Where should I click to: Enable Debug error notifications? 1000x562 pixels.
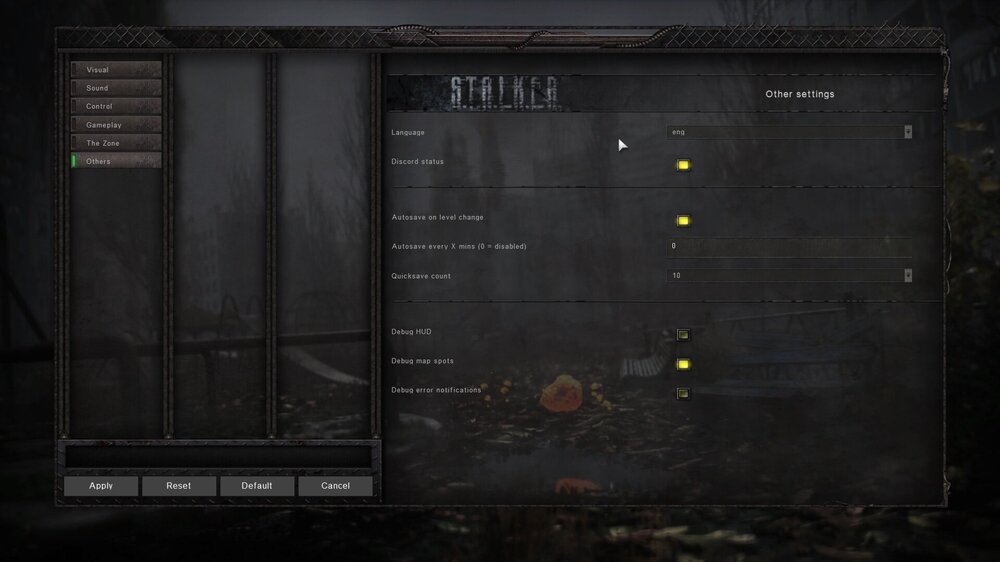pos(683,393)
